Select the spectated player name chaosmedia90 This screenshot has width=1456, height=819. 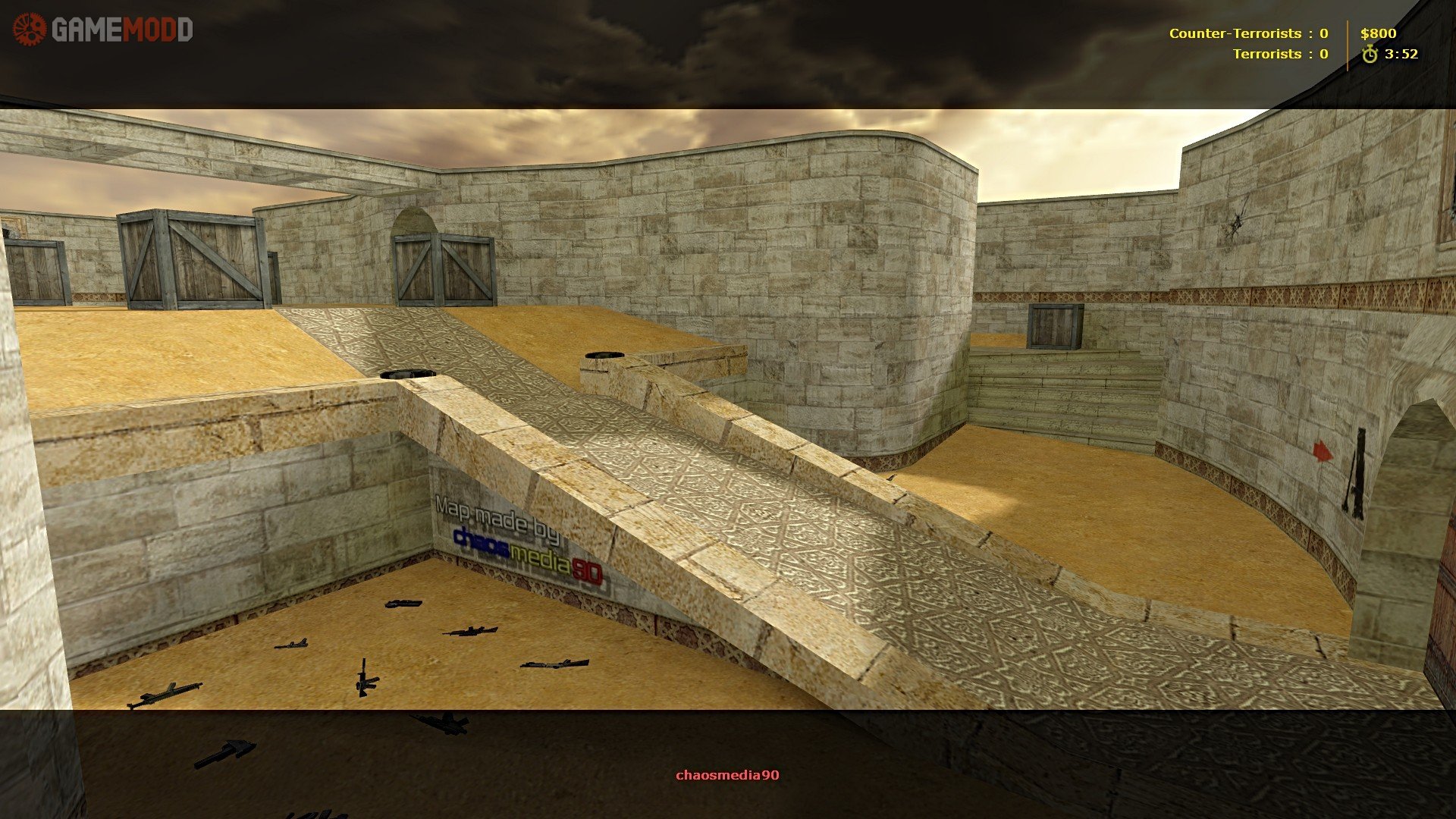(x=727, y=775)
